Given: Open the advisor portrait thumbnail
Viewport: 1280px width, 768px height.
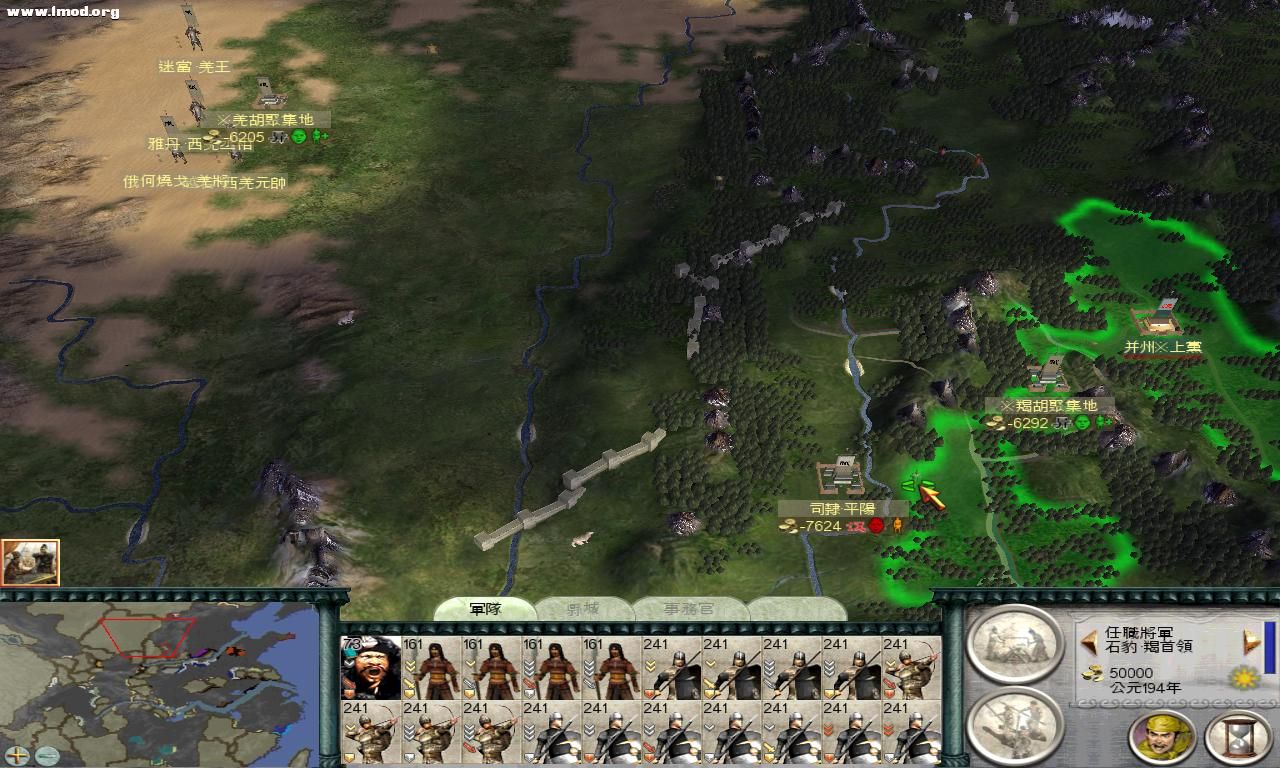Looking at the screenshot, I should (30, 562).
